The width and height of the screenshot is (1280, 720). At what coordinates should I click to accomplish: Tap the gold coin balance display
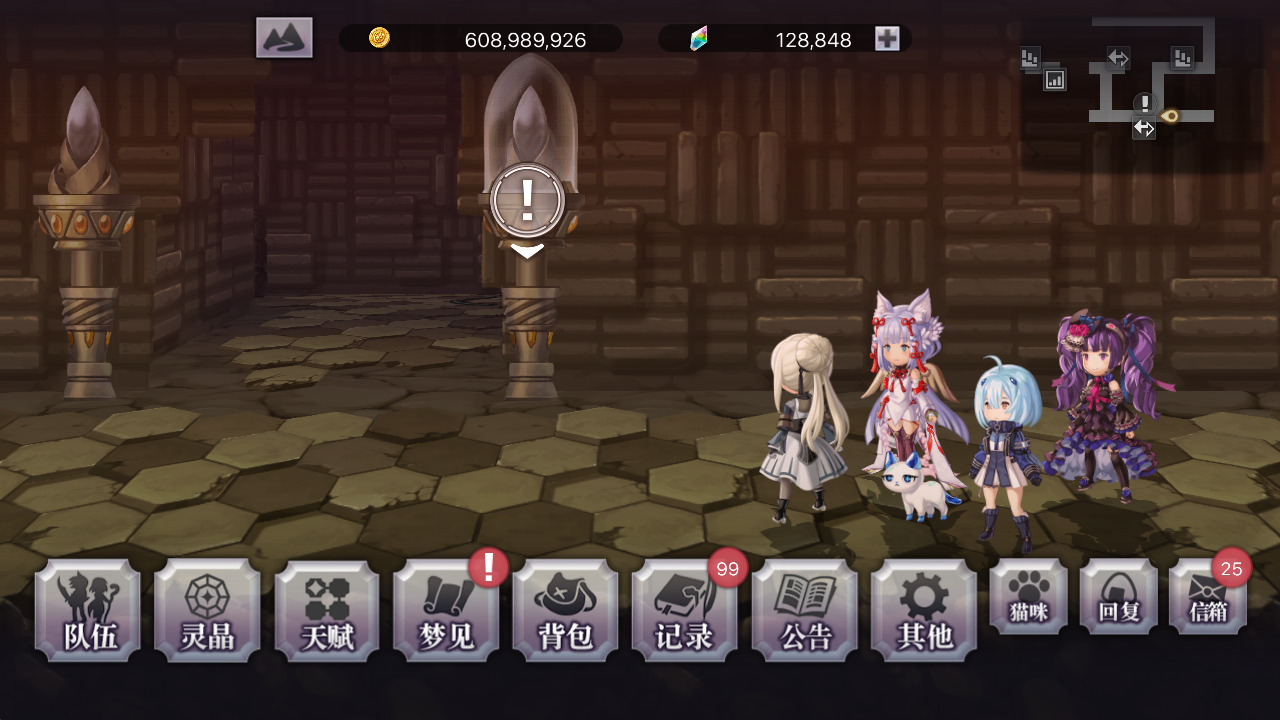480,40
